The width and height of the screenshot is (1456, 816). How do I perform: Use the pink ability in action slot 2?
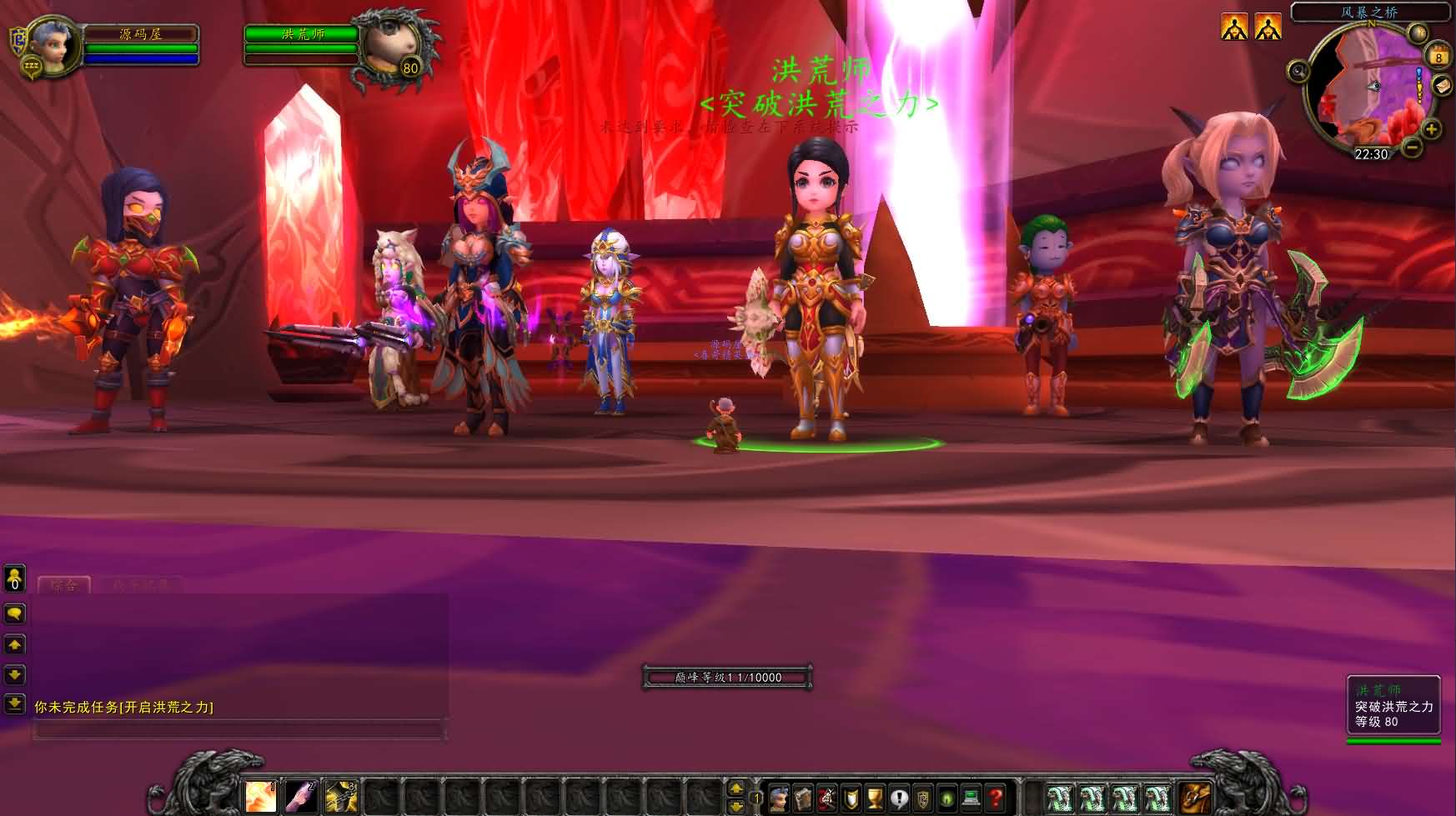(300, 797)
